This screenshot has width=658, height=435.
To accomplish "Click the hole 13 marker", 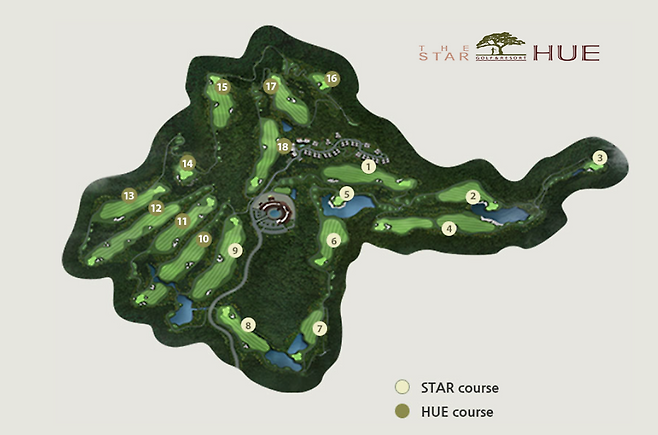I will (x=128, y=195).
